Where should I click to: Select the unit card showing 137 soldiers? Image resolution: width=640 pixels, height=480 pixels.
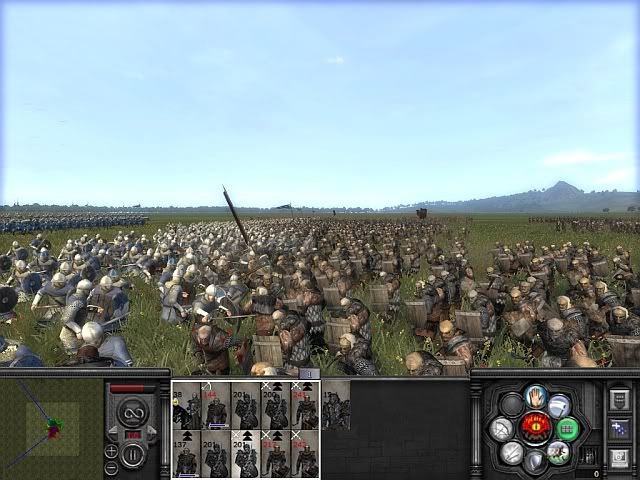pos(186,455)
